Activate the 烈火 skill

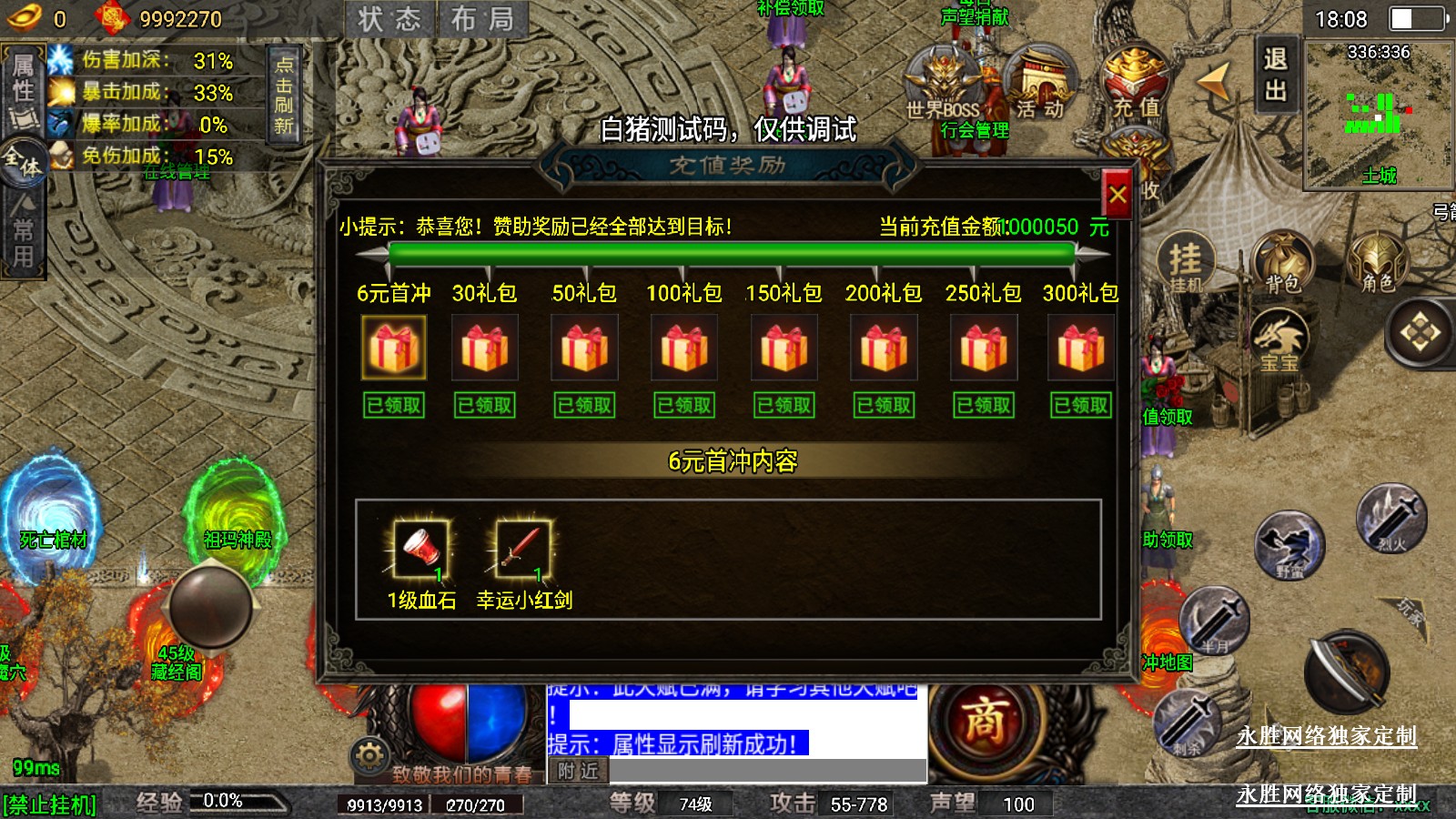pos(1391,519)
